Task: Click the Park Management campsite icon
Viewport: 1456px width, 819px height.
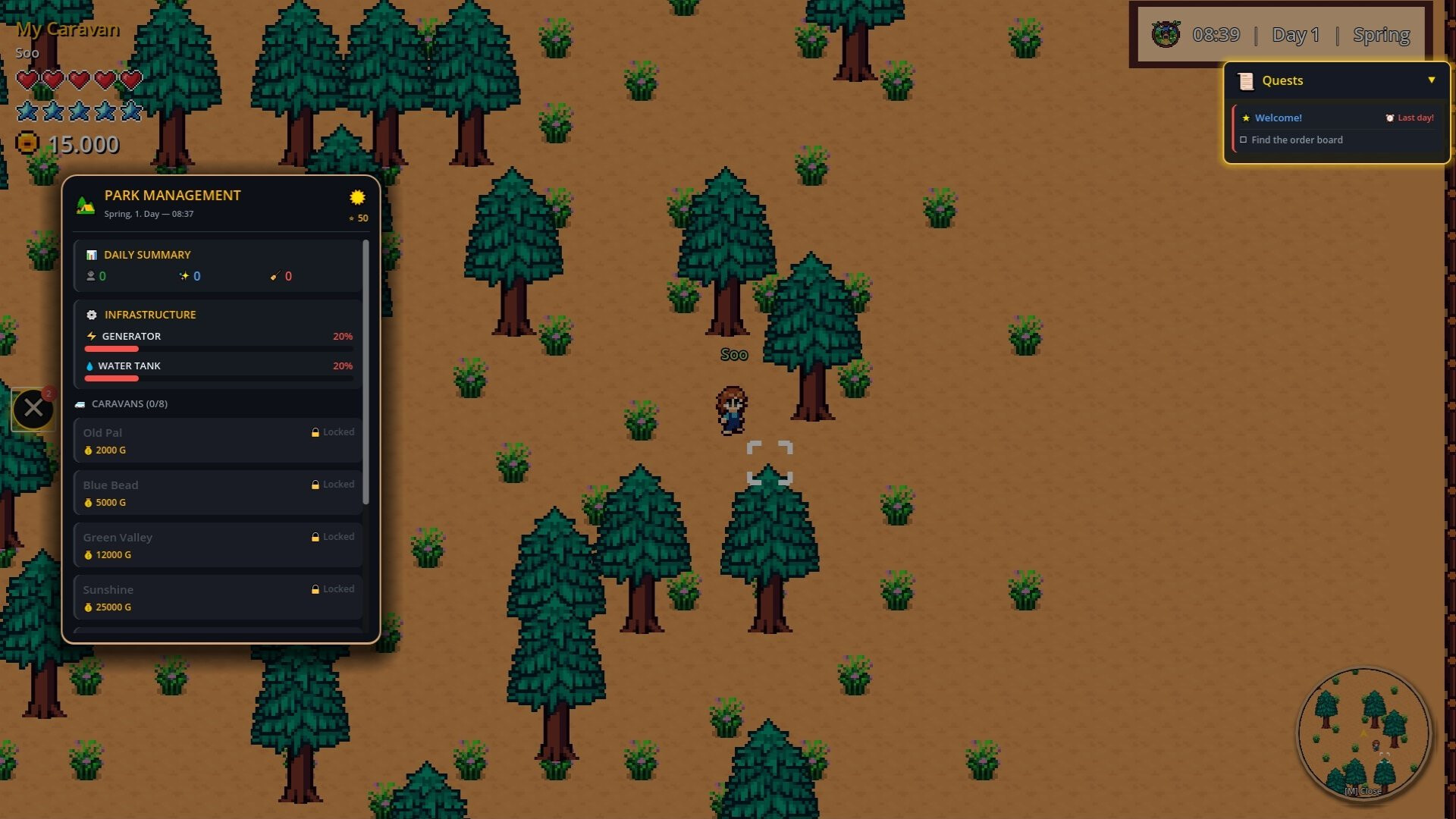Action: [85, 202]
